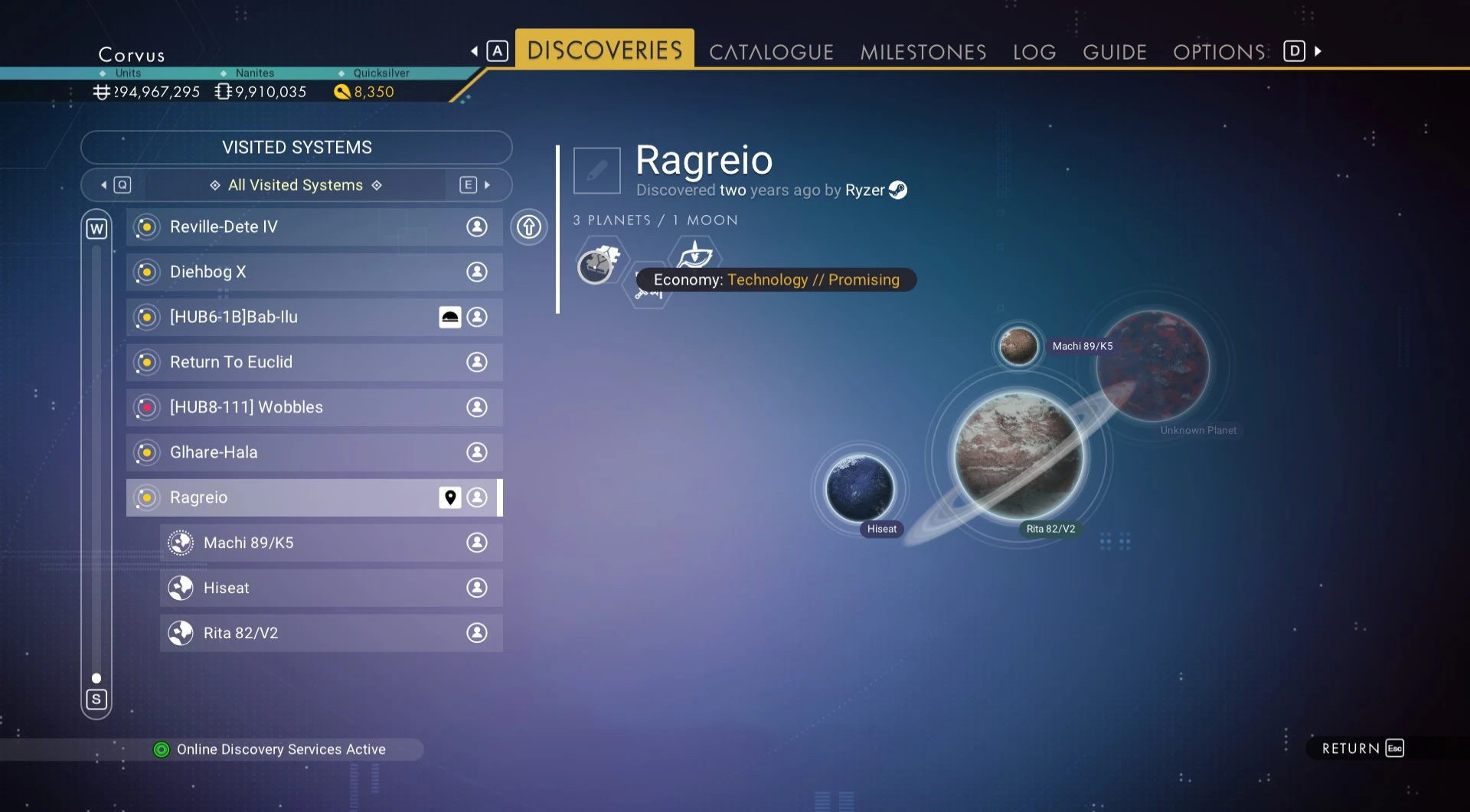
Task: Return to the previous screen
Action: click(1361, 748)
